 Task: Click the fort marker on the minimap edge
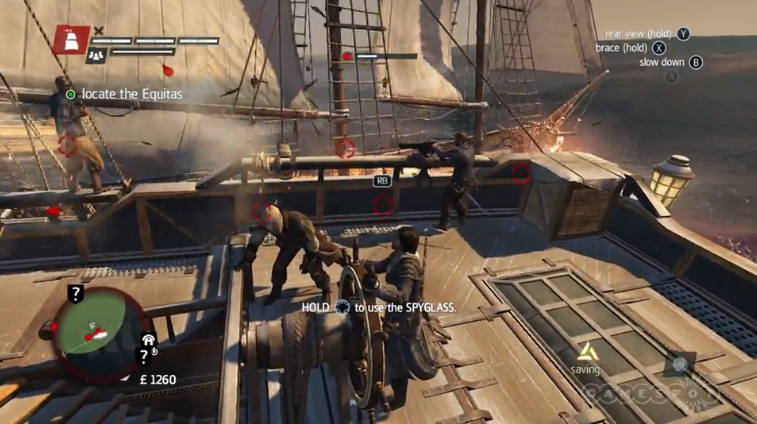click(x=149, y=340)
